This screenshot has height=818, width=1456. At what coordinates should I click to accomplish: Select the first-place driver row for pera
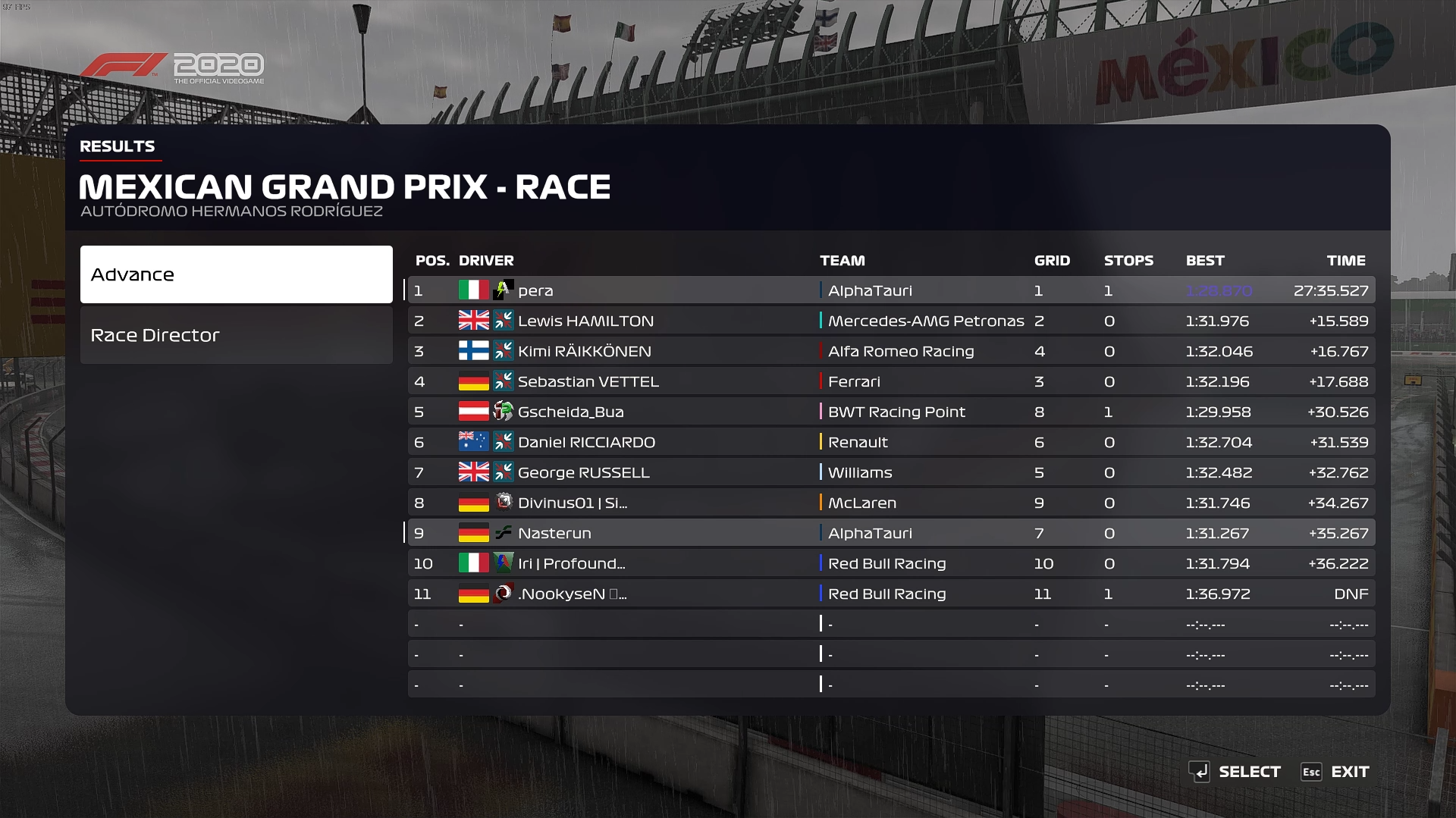(891, 290)
